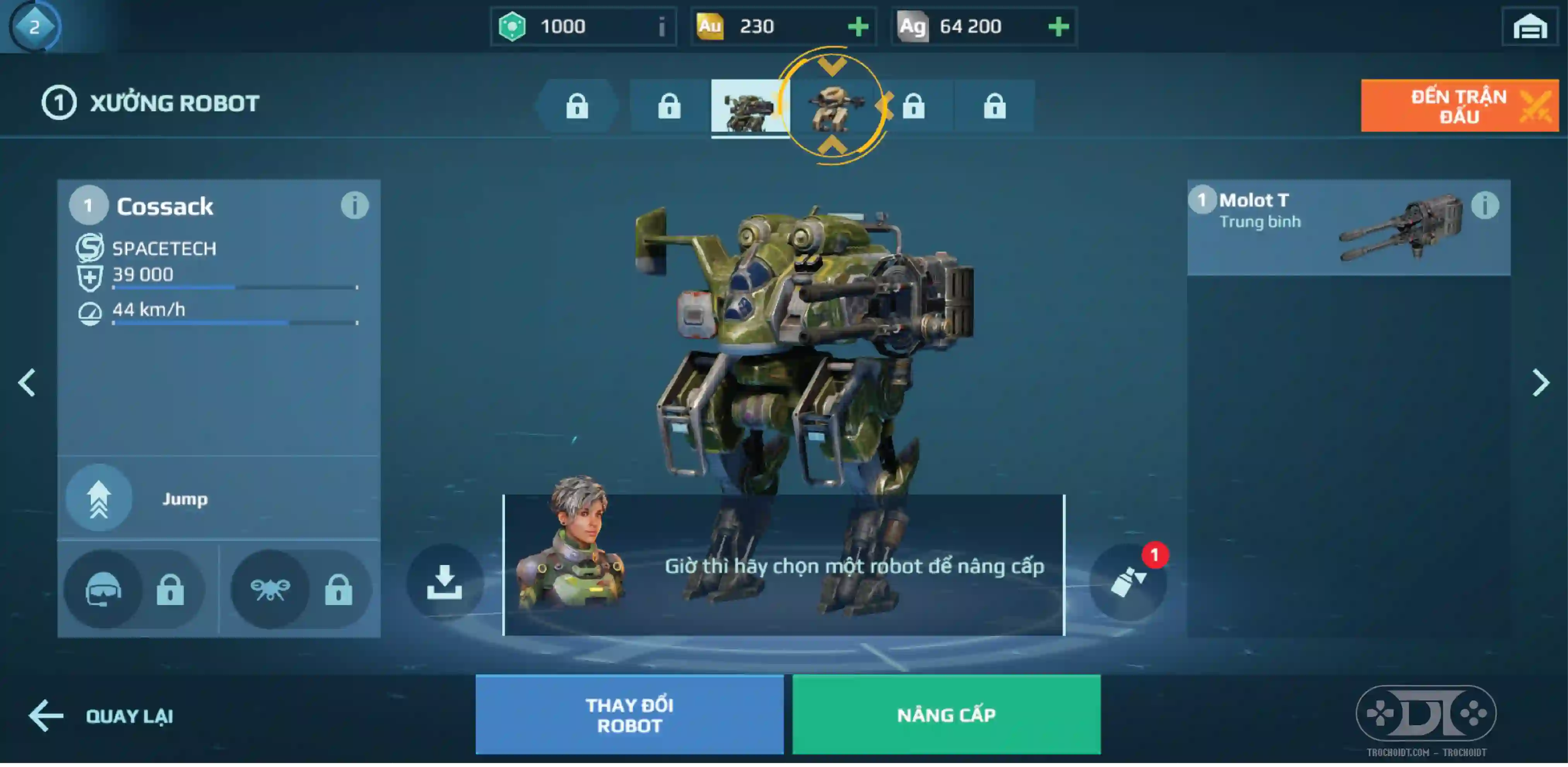Viewport: 1568px width, 767px height.
Task: Go to next robot with right arrow
Action: tap(1540, 383)
